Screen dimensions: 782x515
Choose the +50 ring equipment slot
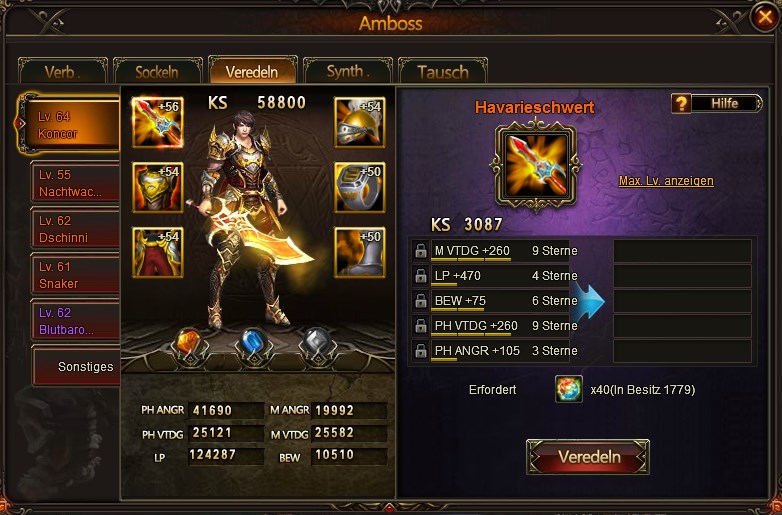(359, 187)
